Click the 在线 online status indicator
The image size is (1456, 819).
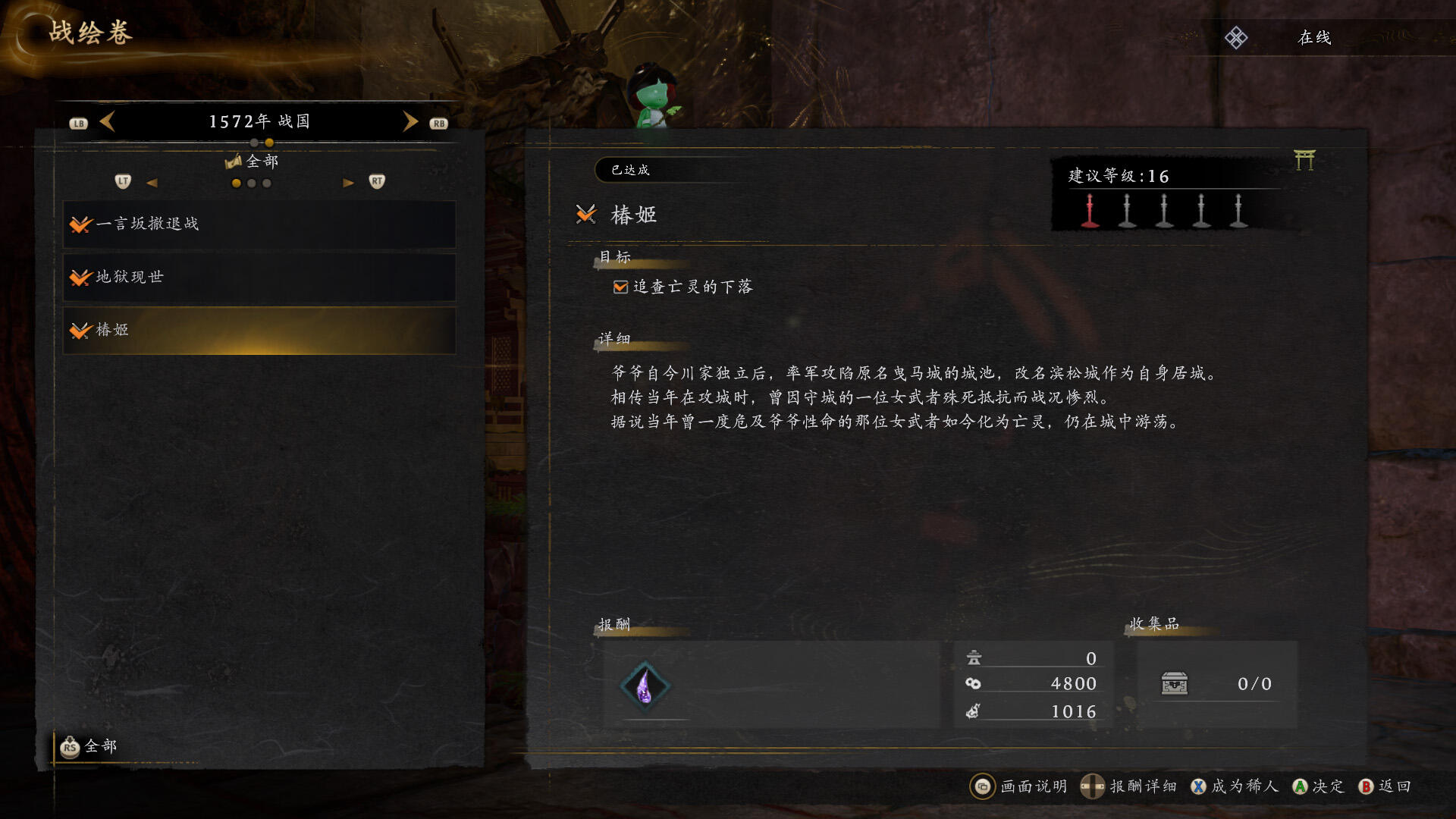(x=1314, y=38)
